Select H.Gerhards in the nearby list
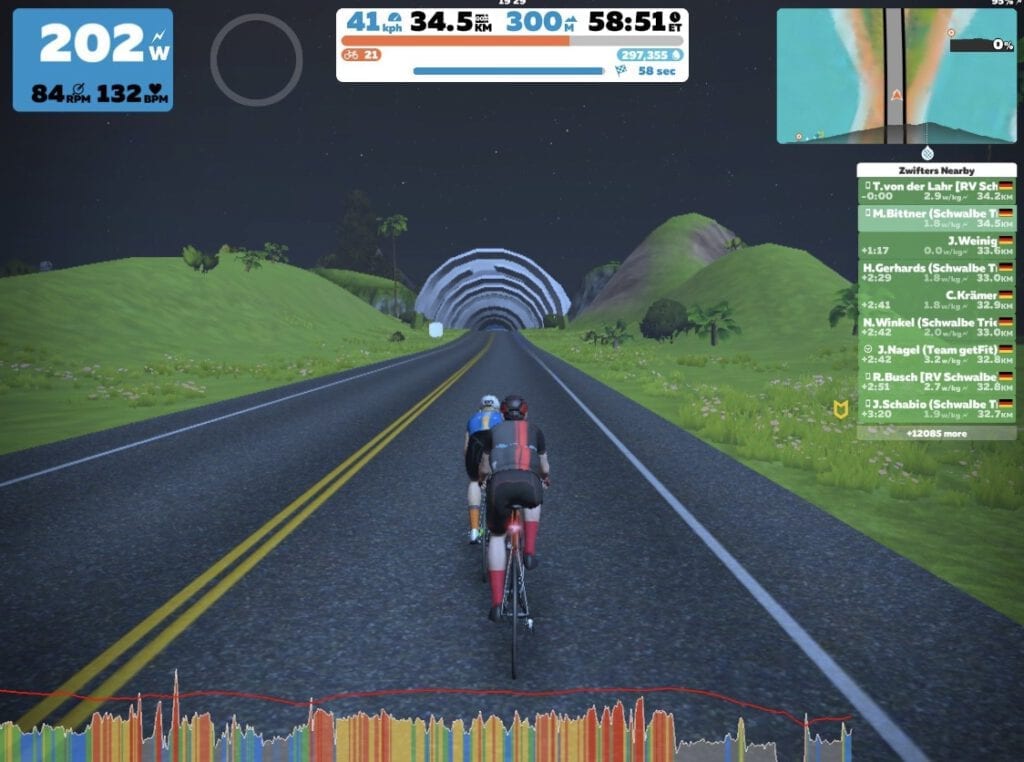 (936, 273)
